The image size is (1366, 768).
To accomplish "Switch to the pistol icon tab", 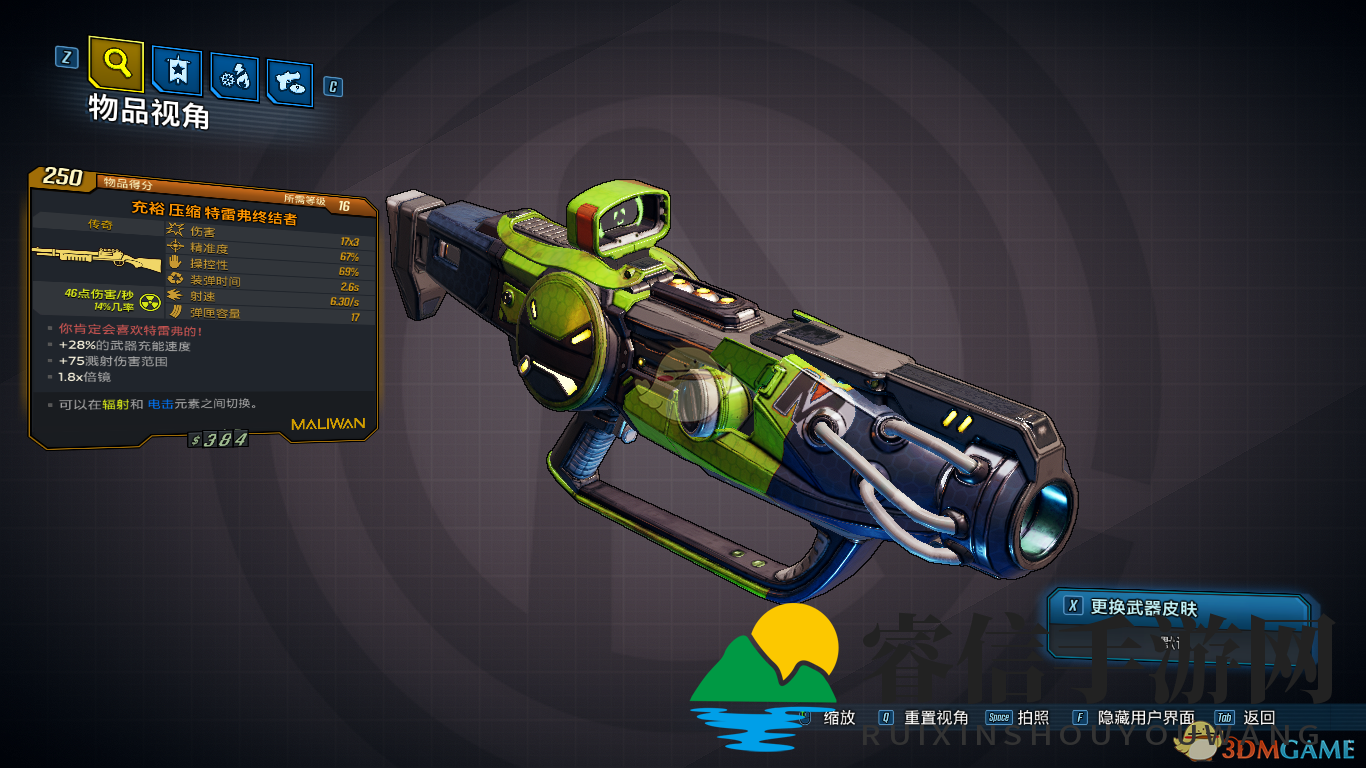I will tap(291, 84).
